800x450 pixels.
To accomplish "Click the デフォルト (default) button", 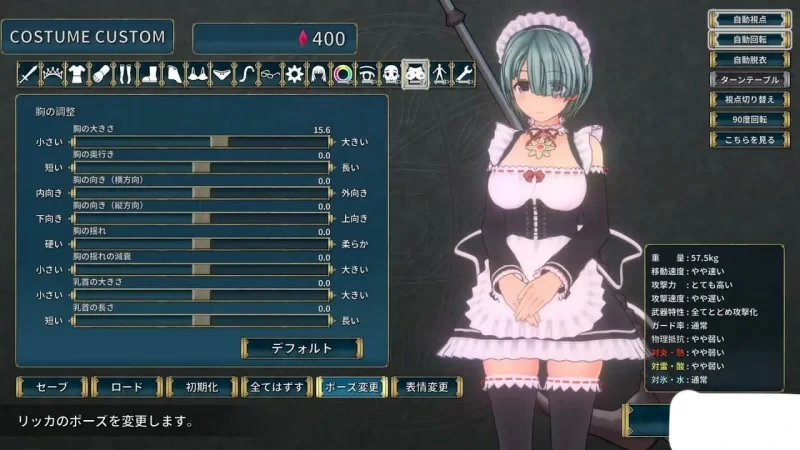I will click(x=301, y=348).
